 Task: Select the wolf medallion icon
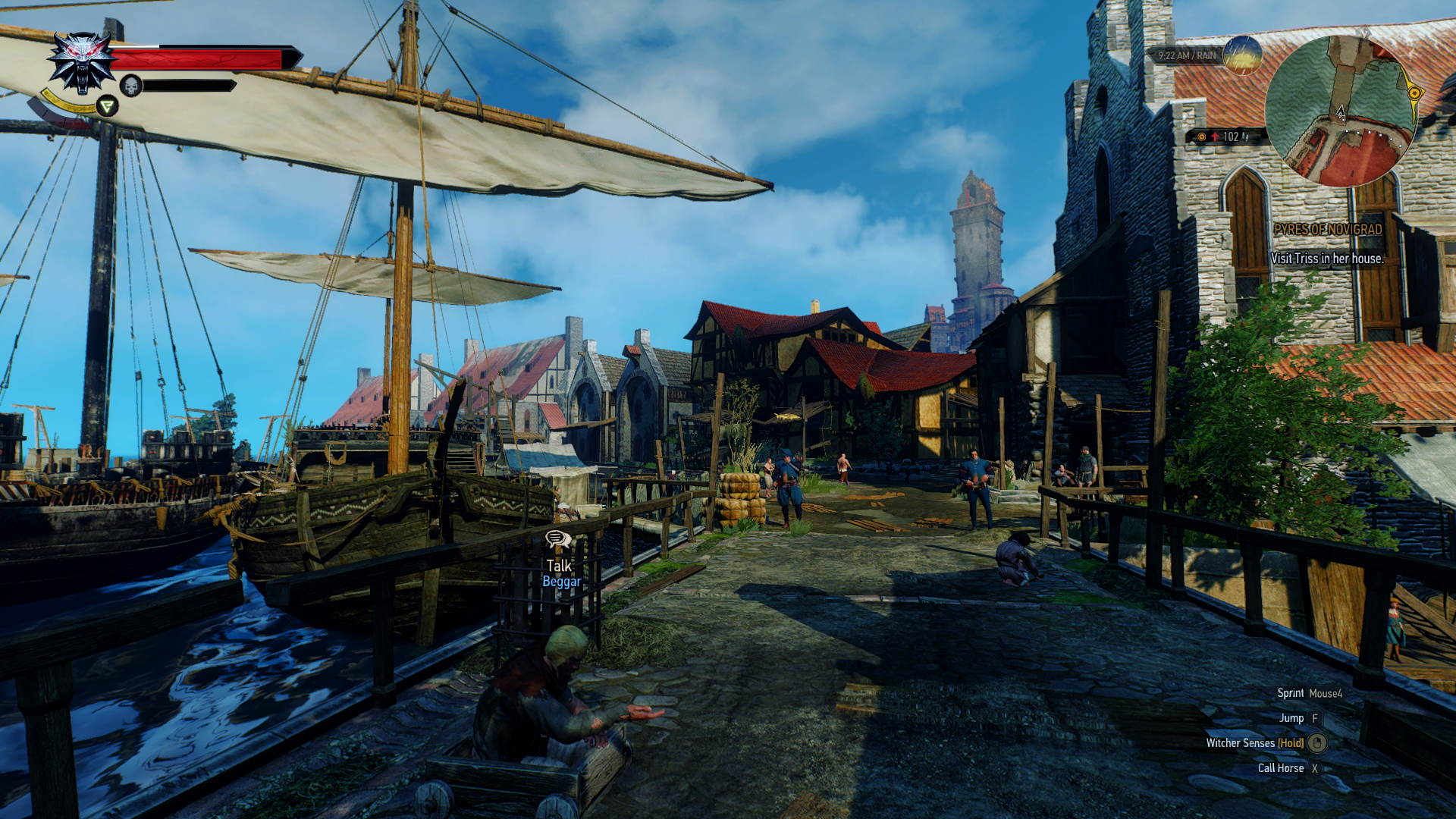click(x=82, y=61)
